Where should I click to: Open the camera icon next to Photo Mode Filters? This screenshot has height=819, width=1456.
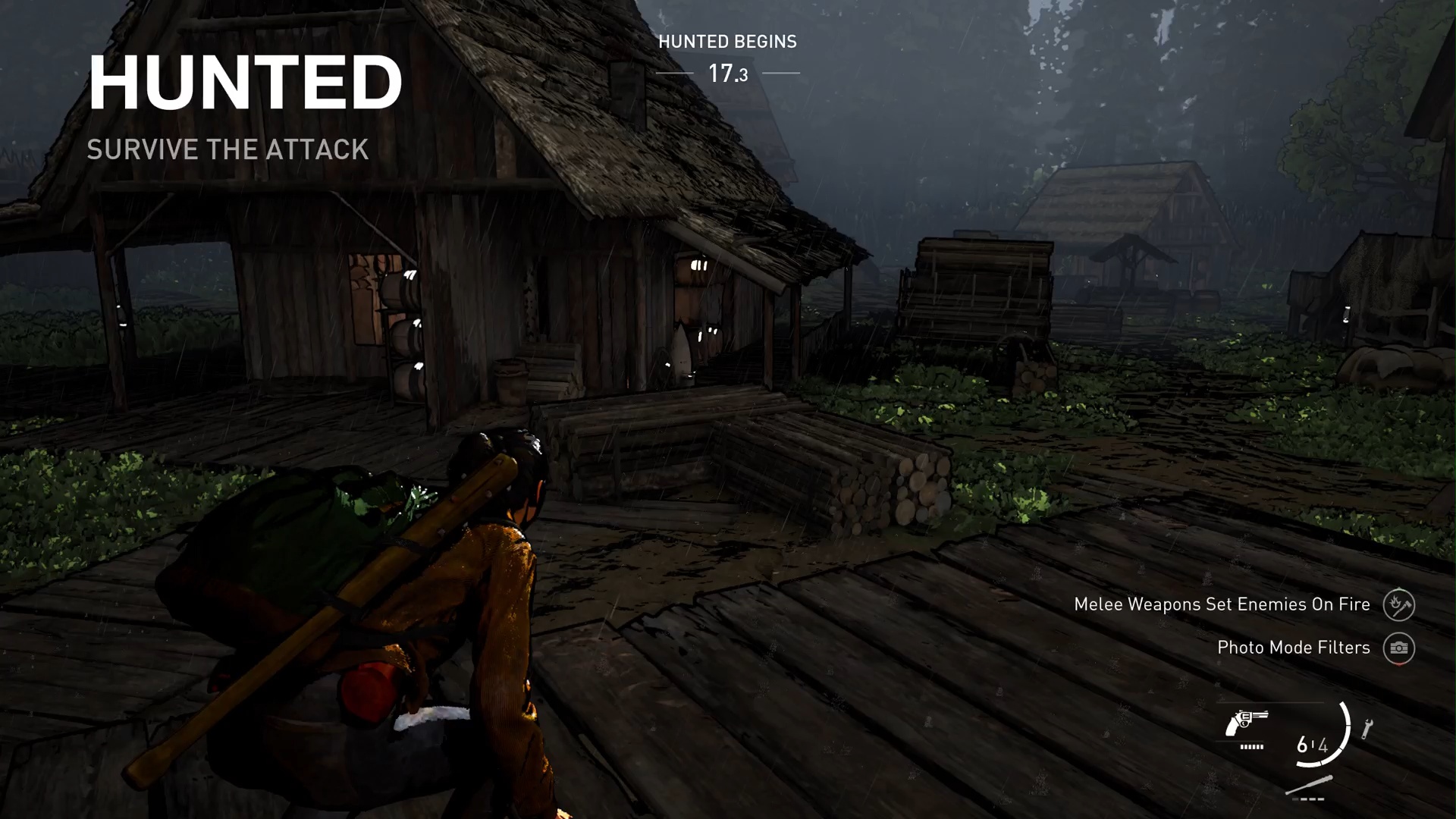pos(1399,648)
